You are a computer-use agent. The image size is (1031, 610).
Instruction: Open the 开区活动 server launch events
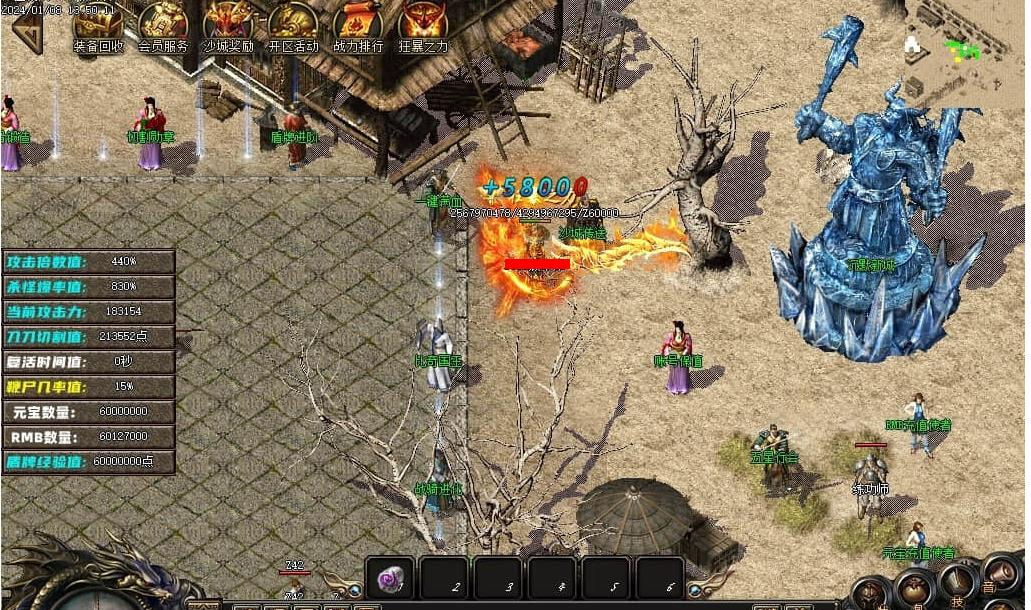tap(293, 25)
